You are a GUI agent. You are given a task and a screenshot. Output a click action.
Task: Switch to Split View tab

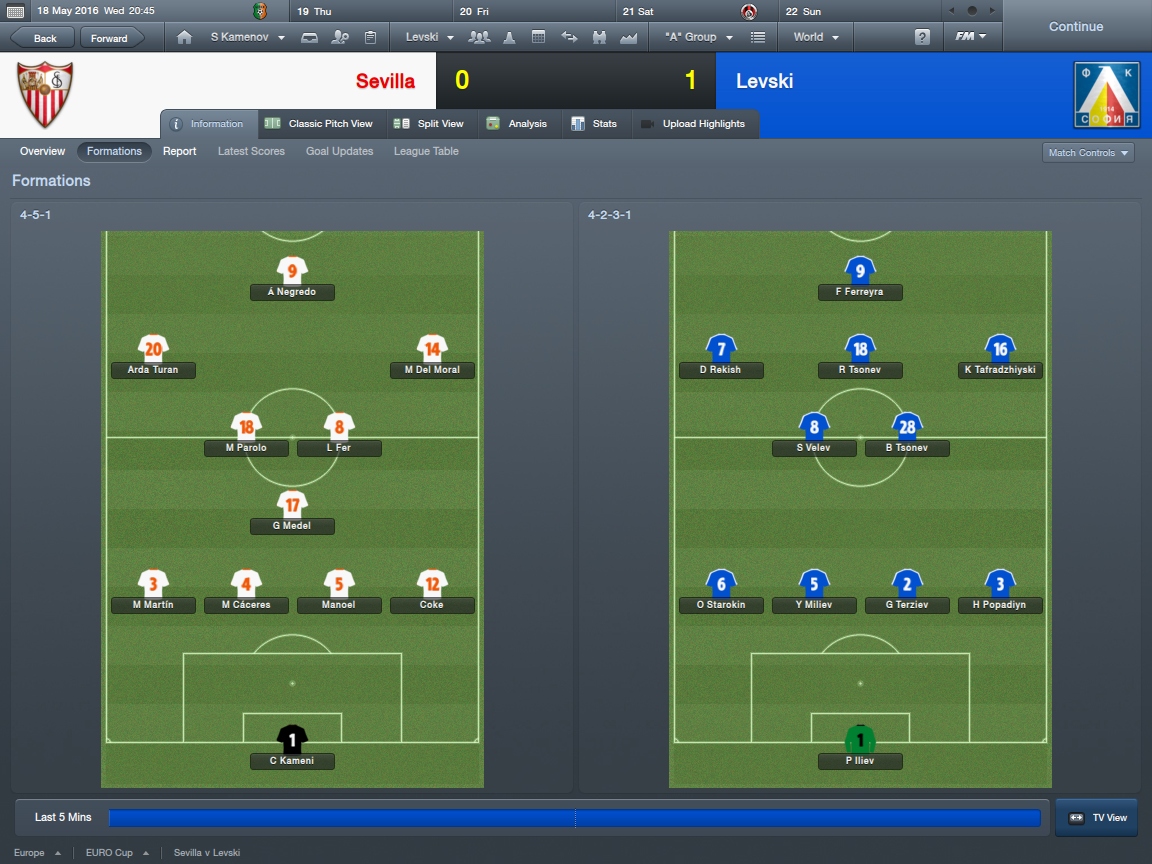click(x=429, y=124)
